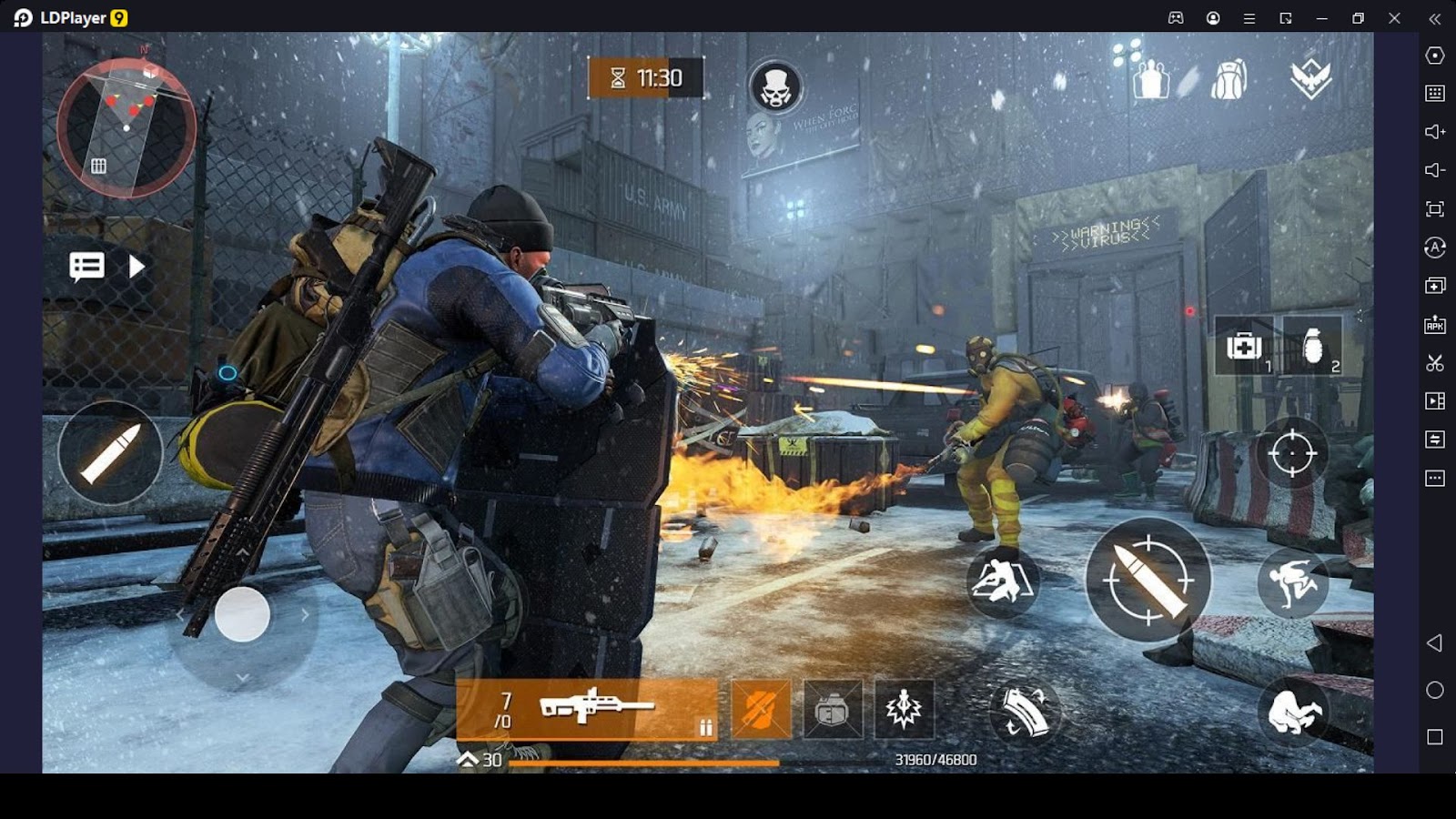Open the chat message icon
Screen dimensions: 1456x819
point(87,267)
